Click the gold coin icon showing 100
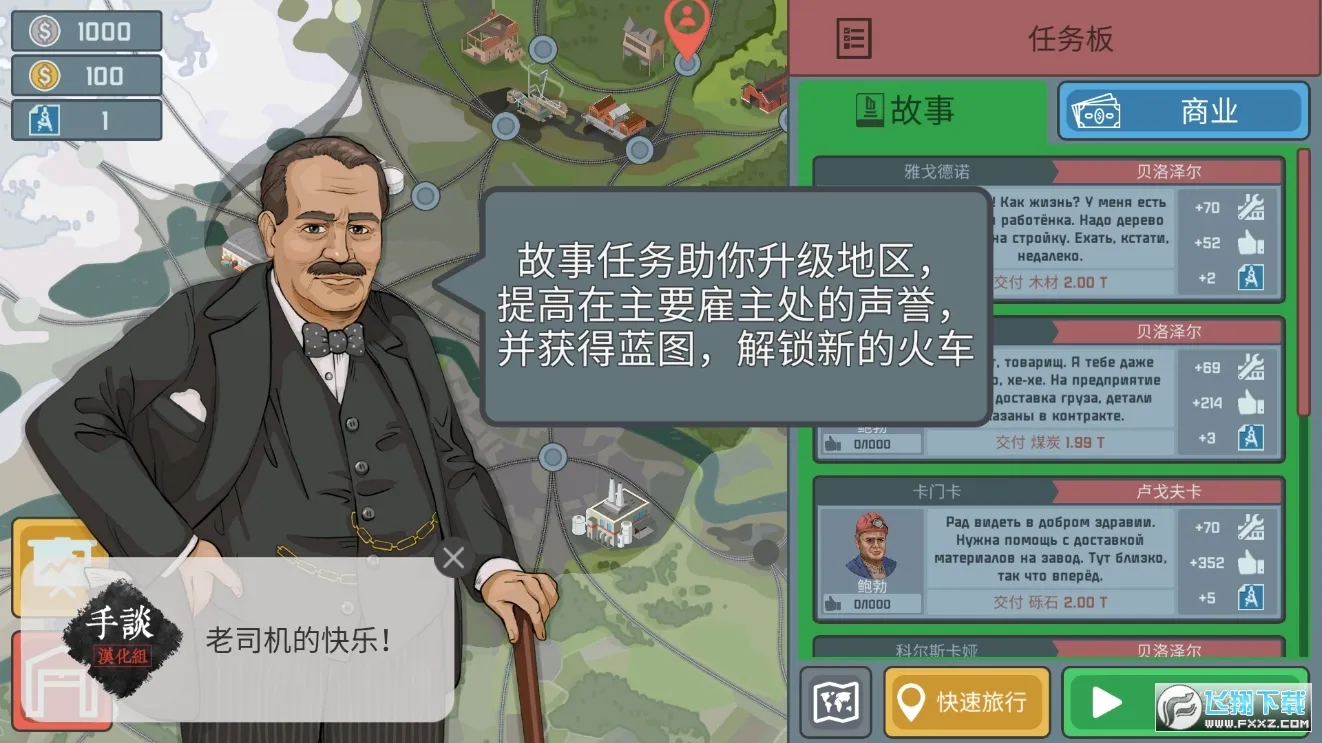This screenshot has width=1322, height=743. 43,76
